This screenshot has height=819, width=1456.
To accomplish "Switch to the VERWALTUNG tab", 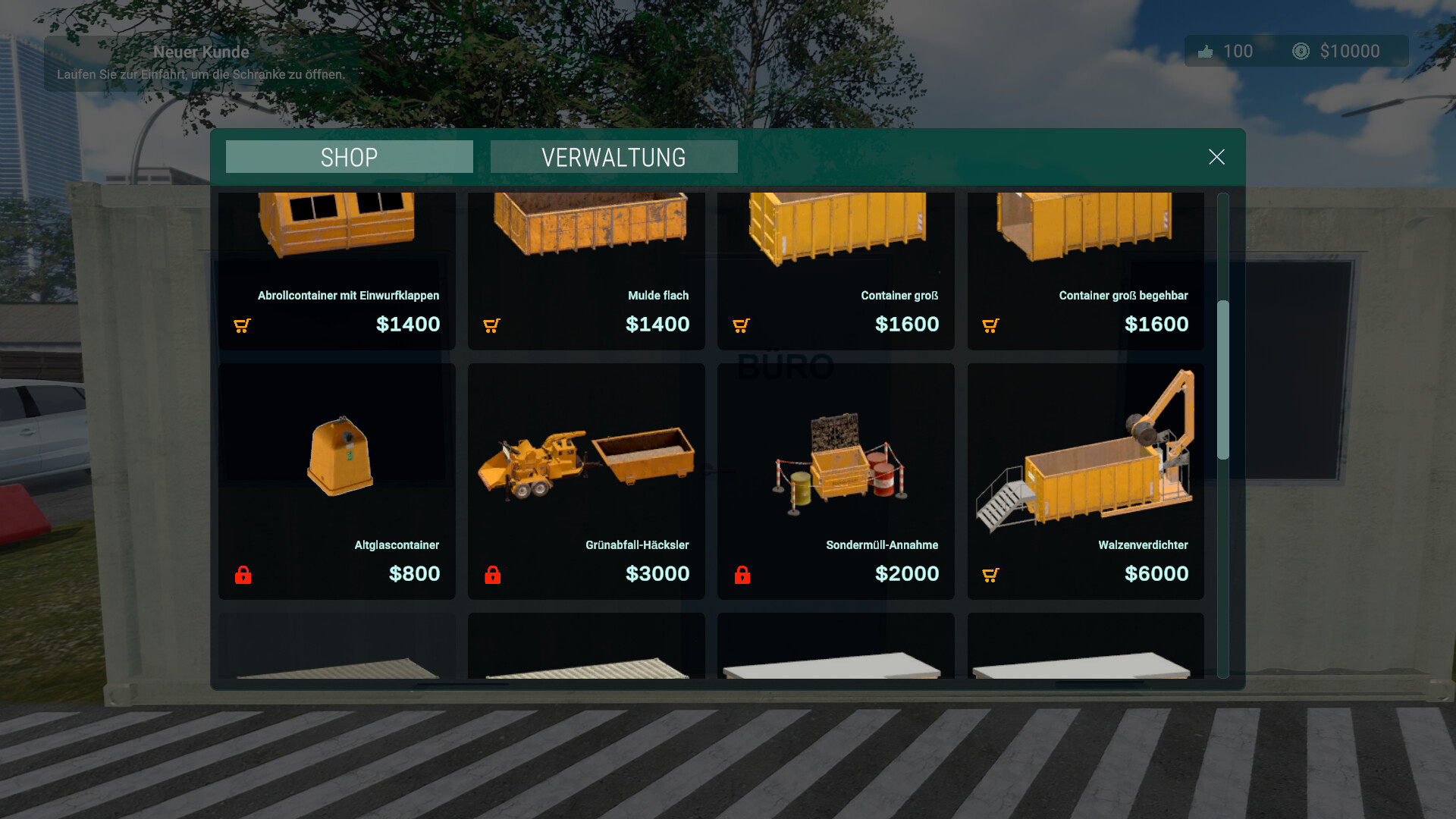I will pyautogui.click(x=613, y=157).
